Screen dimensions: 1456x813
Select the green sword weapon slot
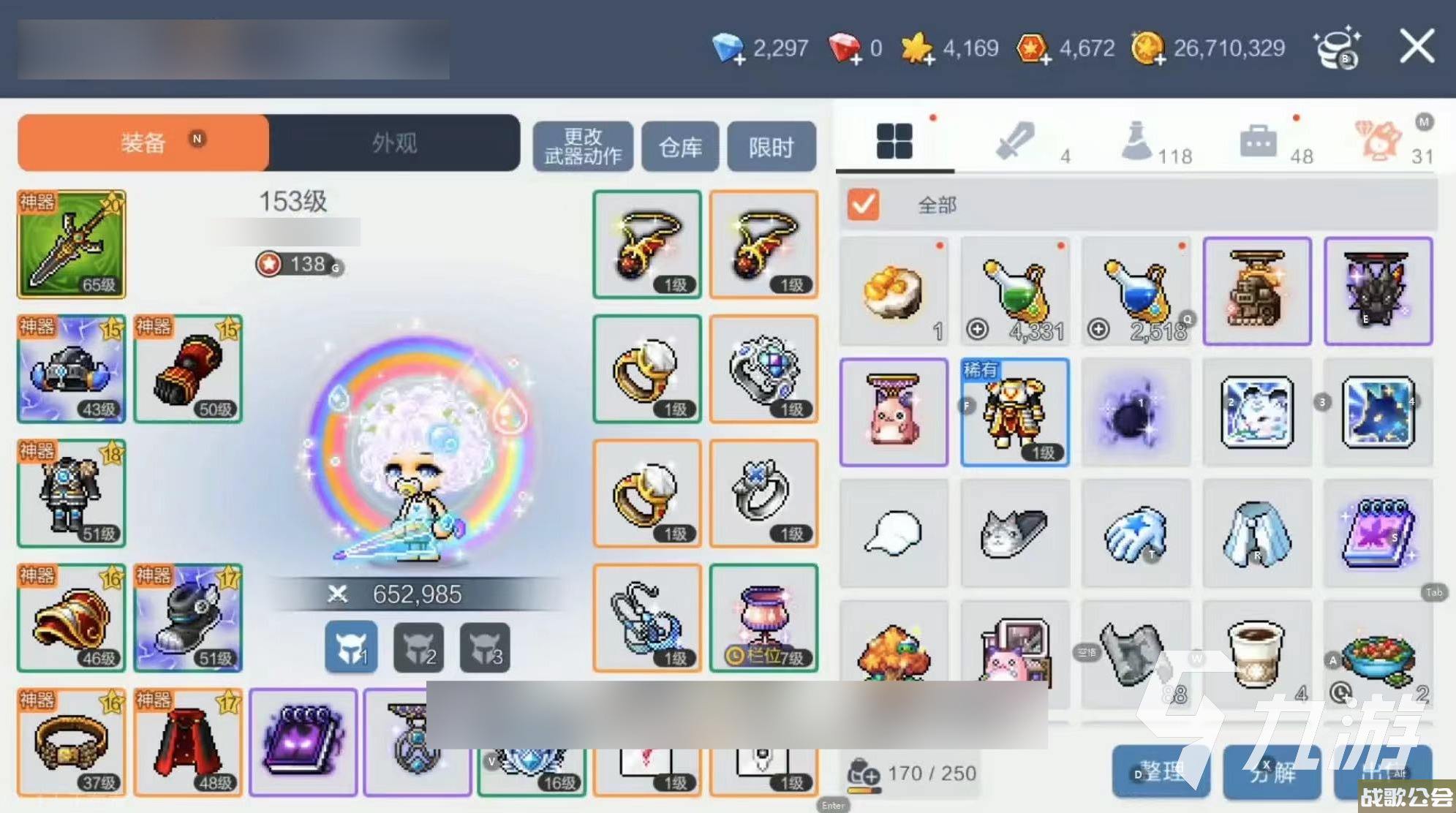pyautogui.click(x=72, y=244)
